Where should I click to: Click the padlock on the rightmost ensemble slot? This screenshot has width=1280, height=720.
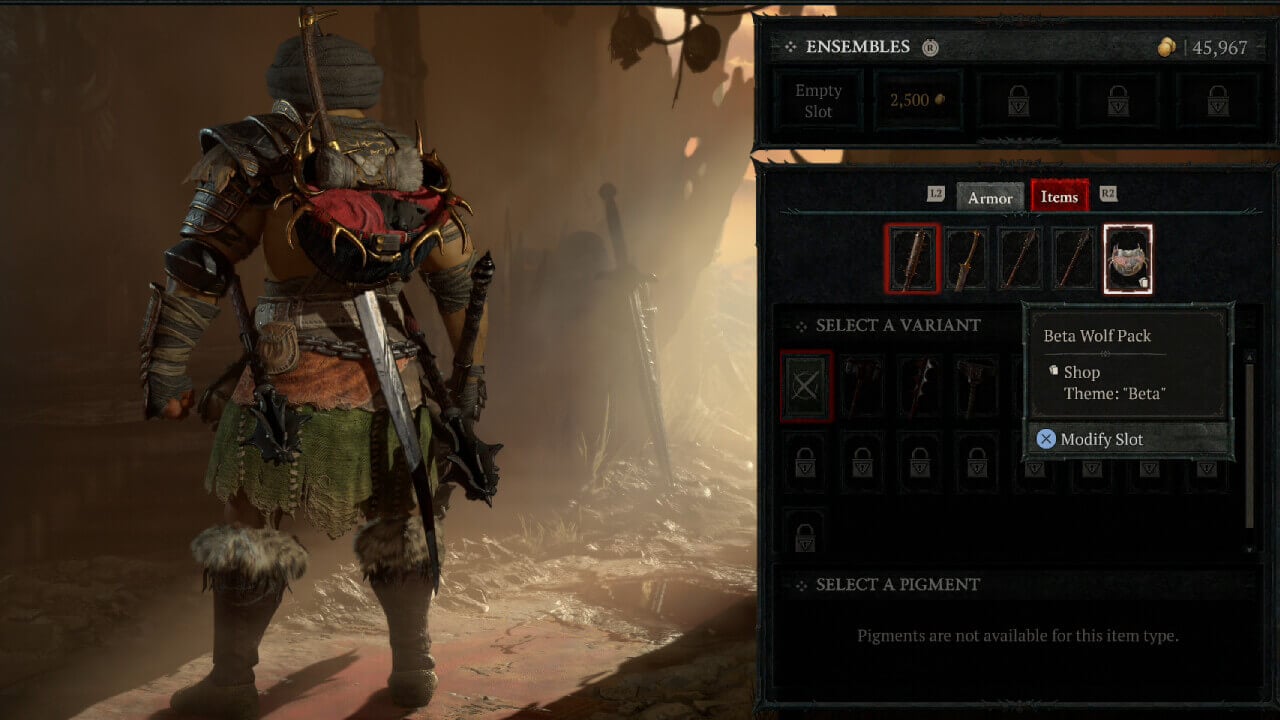[x=1216, y=100]
